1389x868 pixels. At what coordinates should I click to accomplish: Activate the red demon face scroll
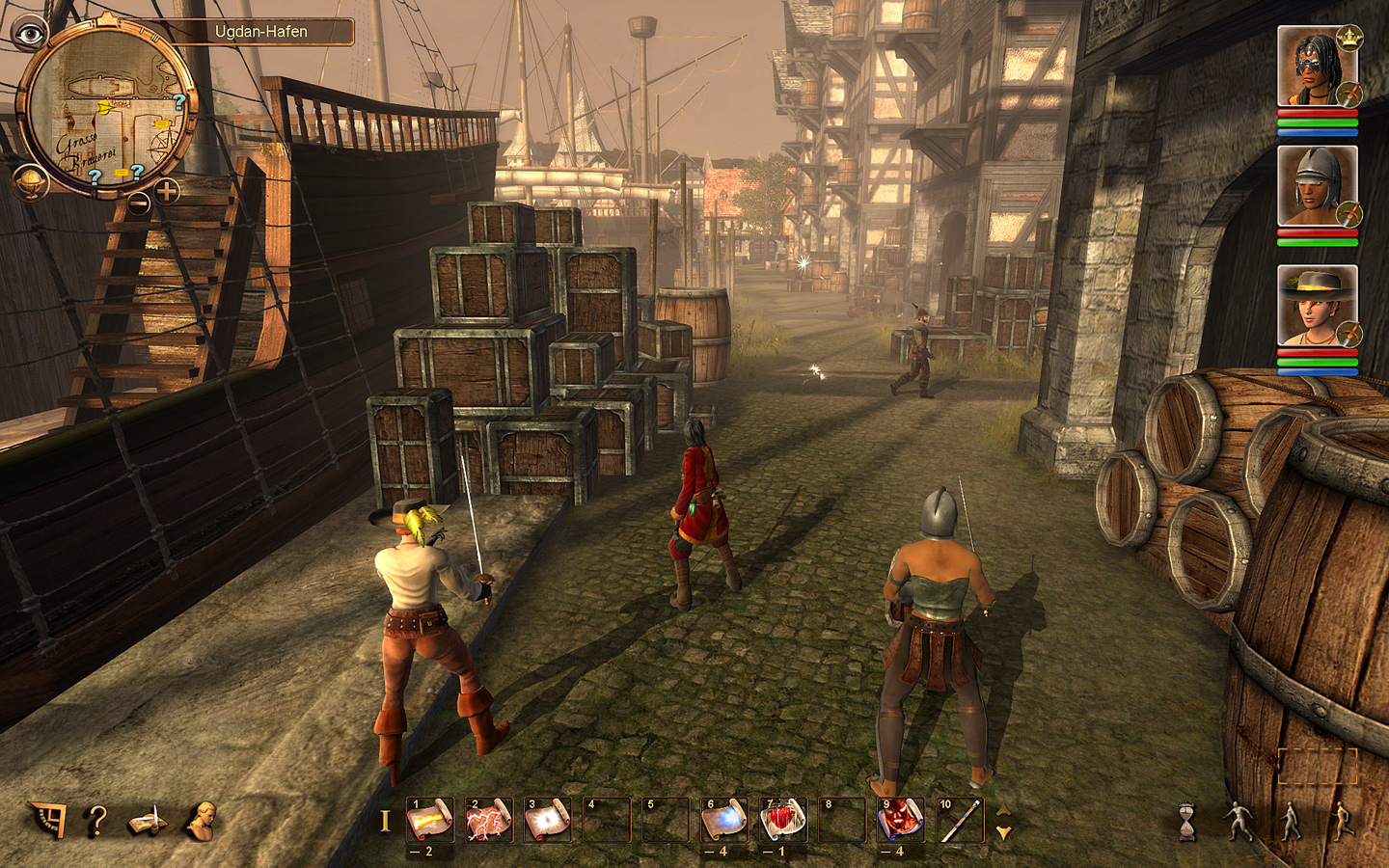[x=900, y=821]
